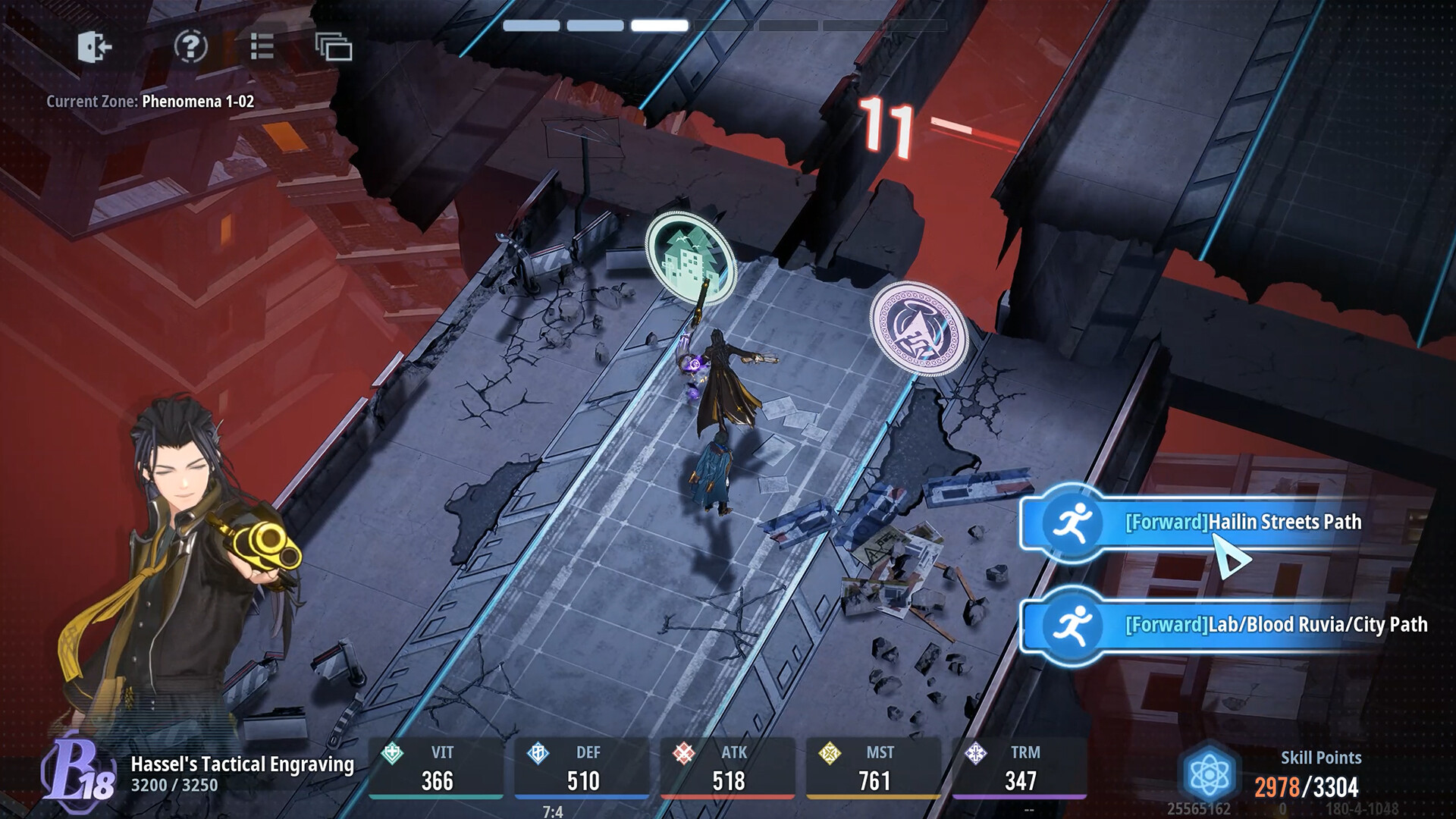Open the help question mark icon
This screenshot has height=819, width=1456.
pyautogui.click(x=192, y=47)
